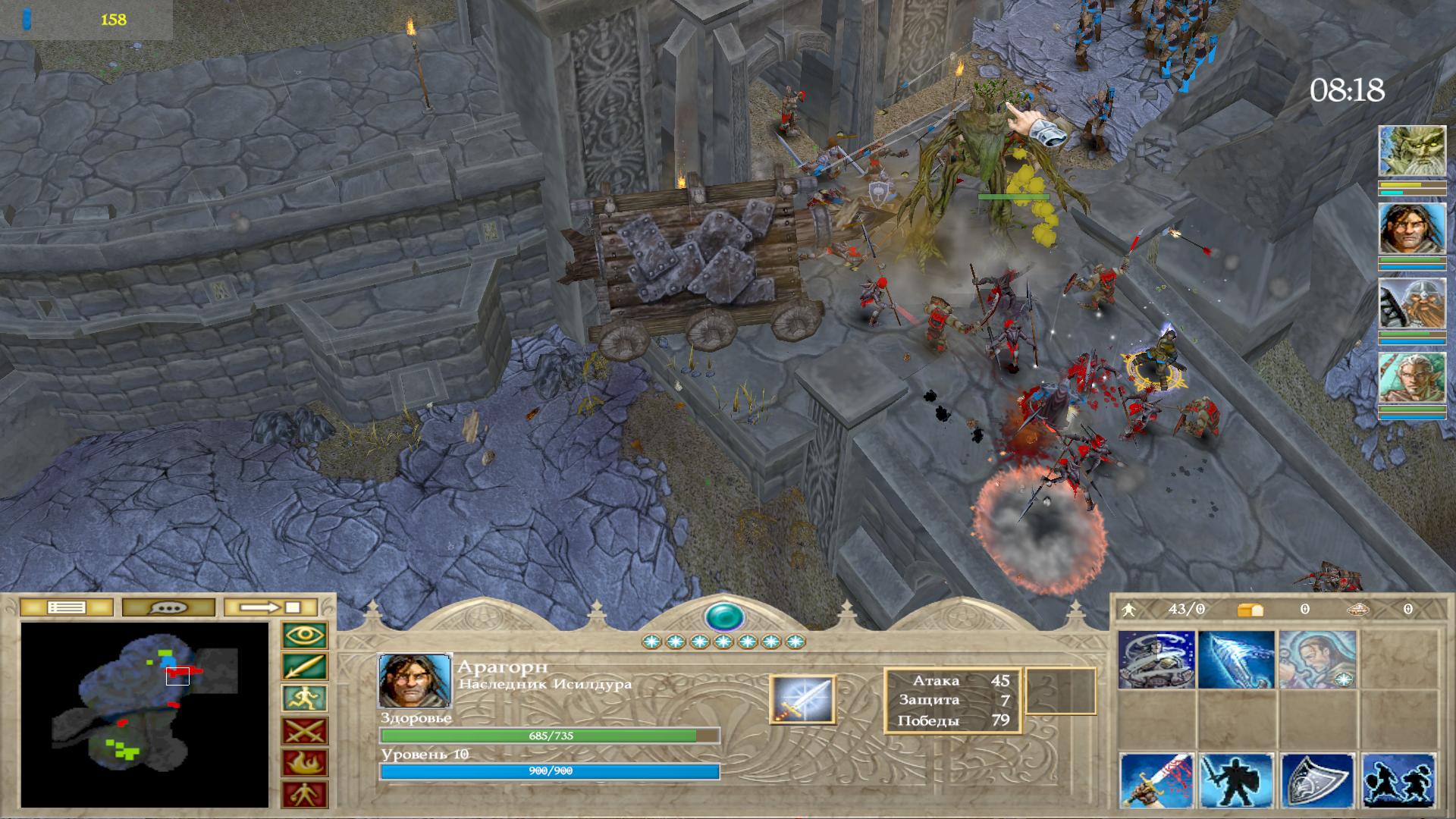This screenshot has width=1456, height=819.
Task: Activate the glowing ice blade ability
Action: click(x=1237, y=659)
